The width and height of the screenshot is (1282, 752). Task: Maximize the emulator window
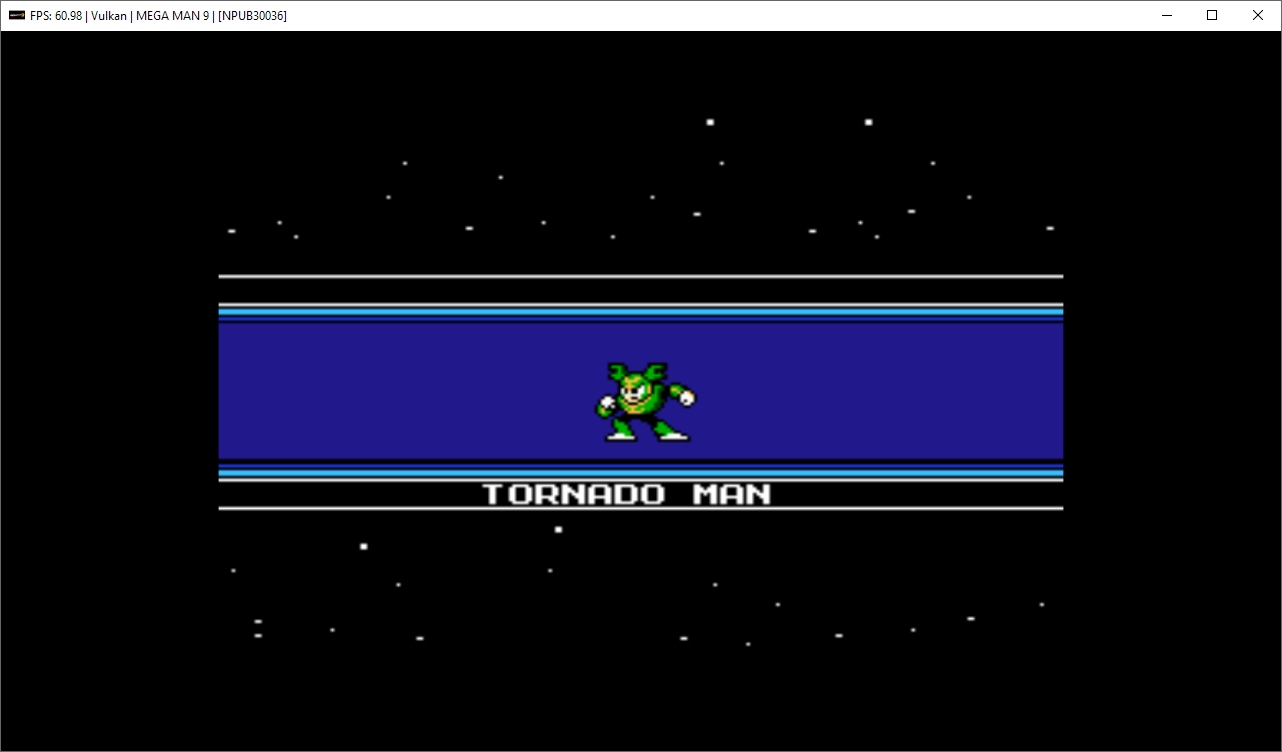pyautogui.click(x=1212, y=15)
